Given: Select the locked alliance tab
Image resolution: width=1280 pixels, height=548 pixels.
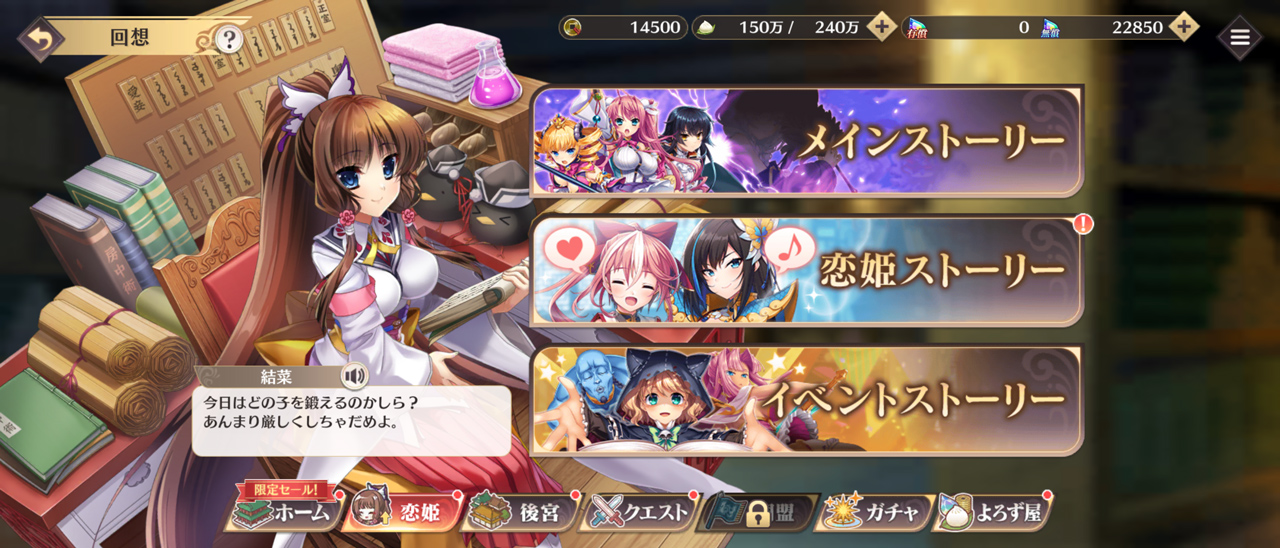Looking at the screenshot, I should click(760, 512).
